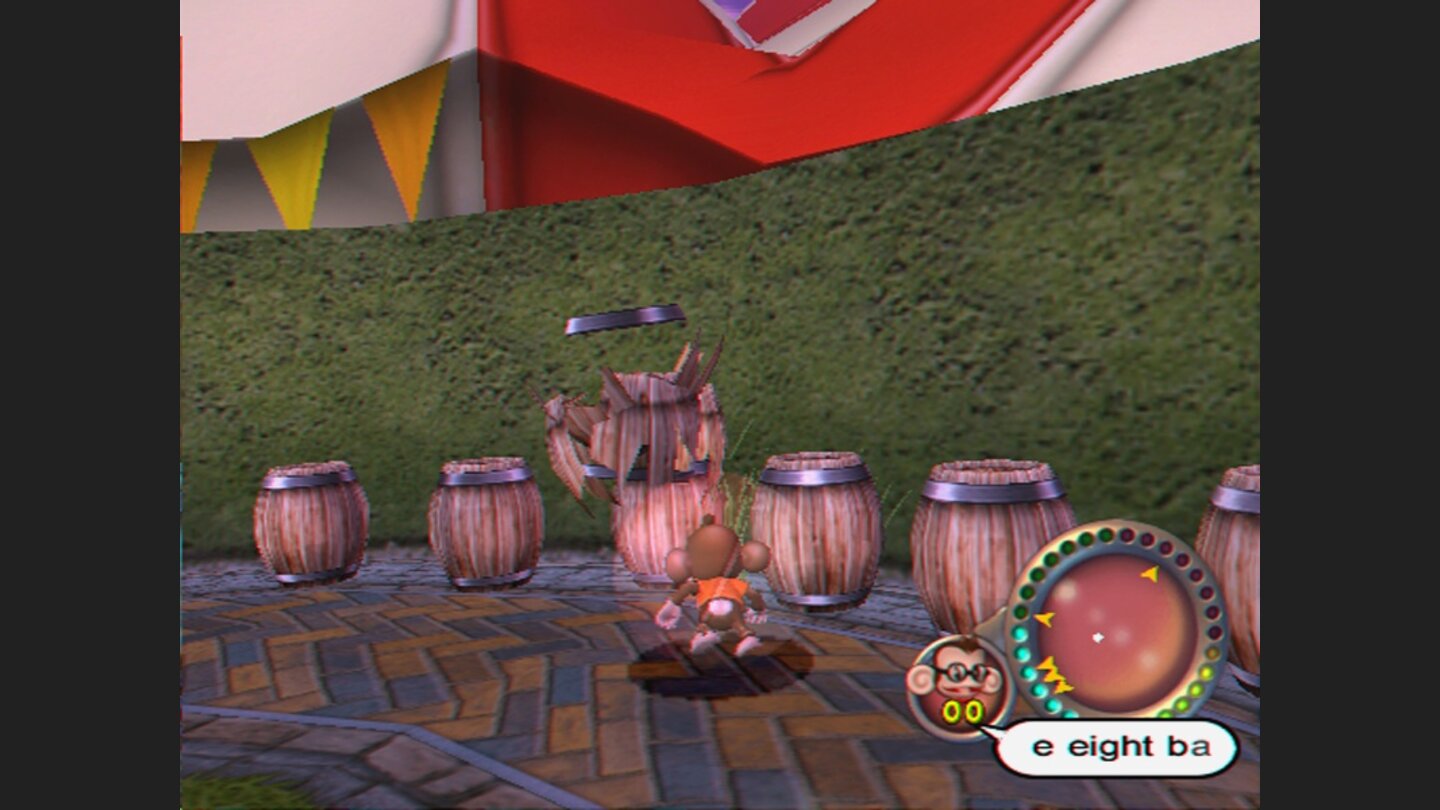
Task: Click the left yellow arrow marker
Action: (x=1045, y=617)
